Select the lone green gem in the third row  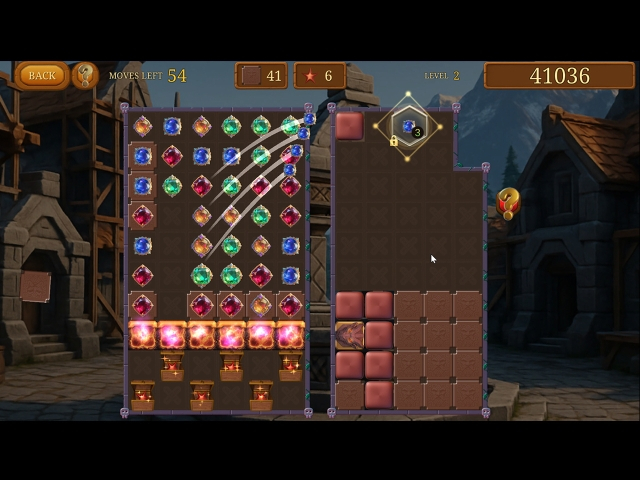[172, 185]
